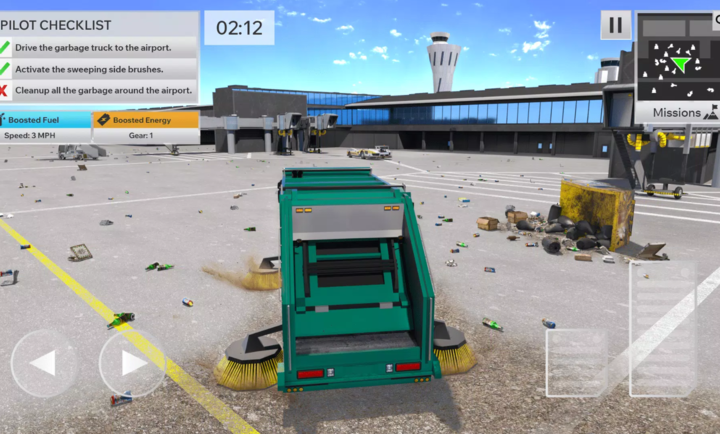Pause the game

click(x=615, y=25)
